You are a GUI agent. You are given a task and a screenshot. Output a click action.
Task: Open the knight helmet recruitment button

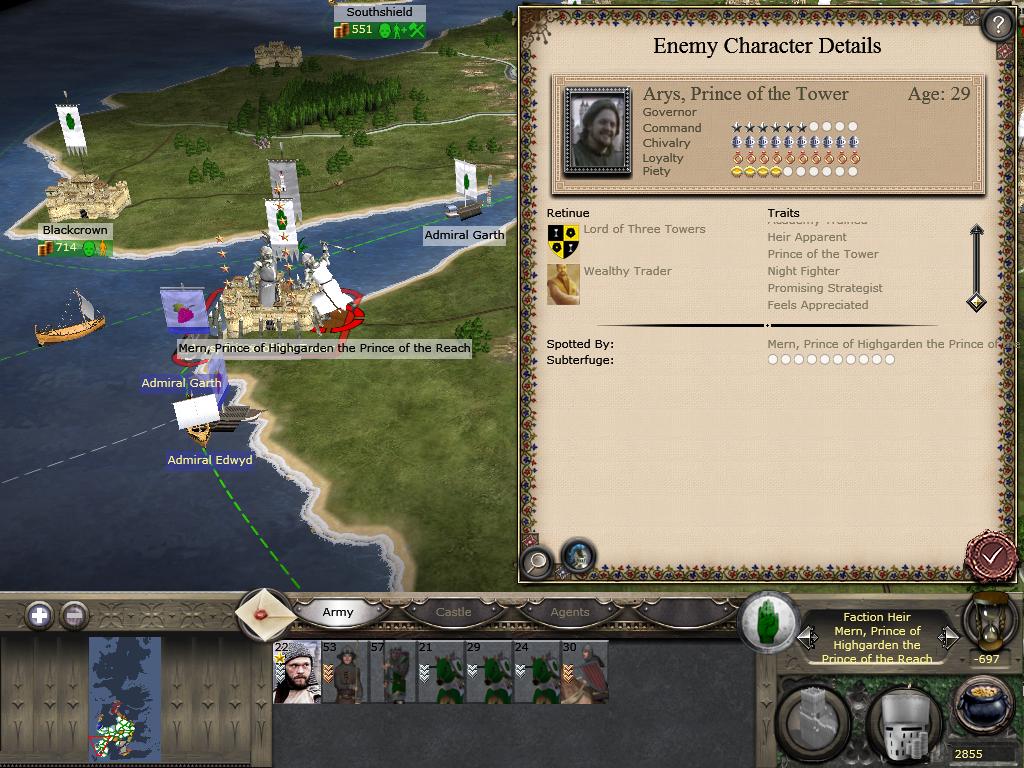pyautogui.click(x=903, y=722)
